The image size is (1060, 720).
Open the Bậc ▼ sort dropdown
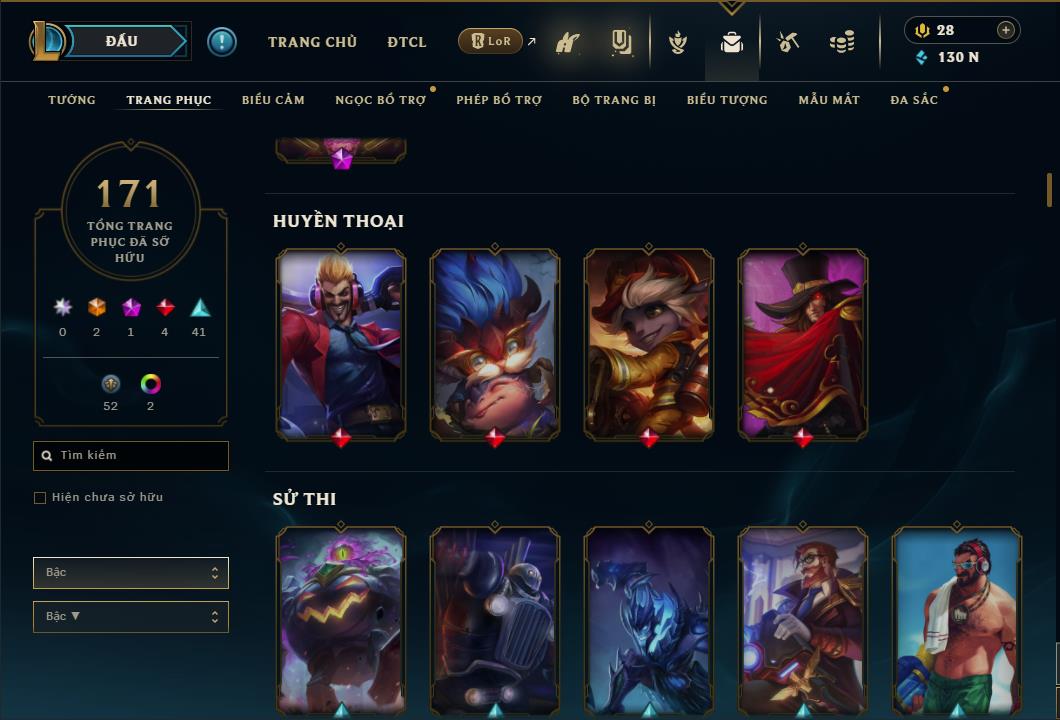(131, 617)
